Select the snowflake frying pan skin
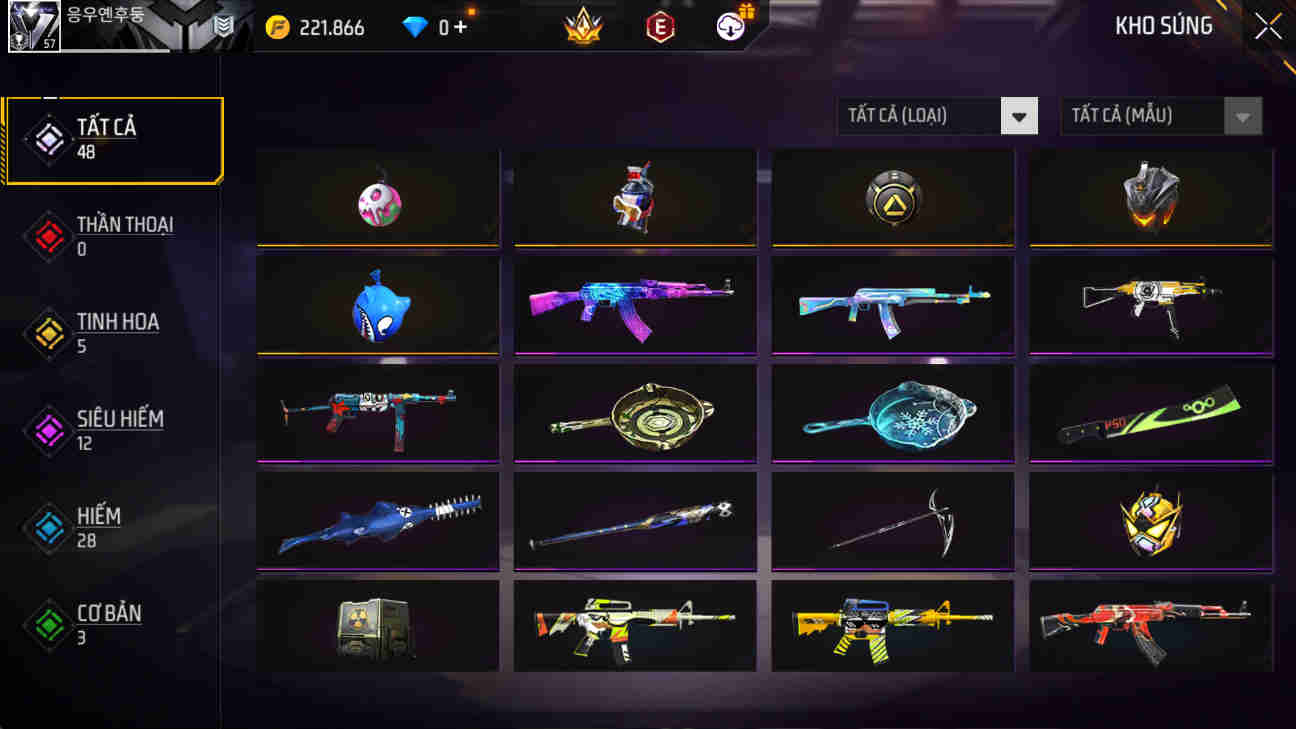Image resolution: width=1296 pixels, height=729 pixels. [892, 413]
